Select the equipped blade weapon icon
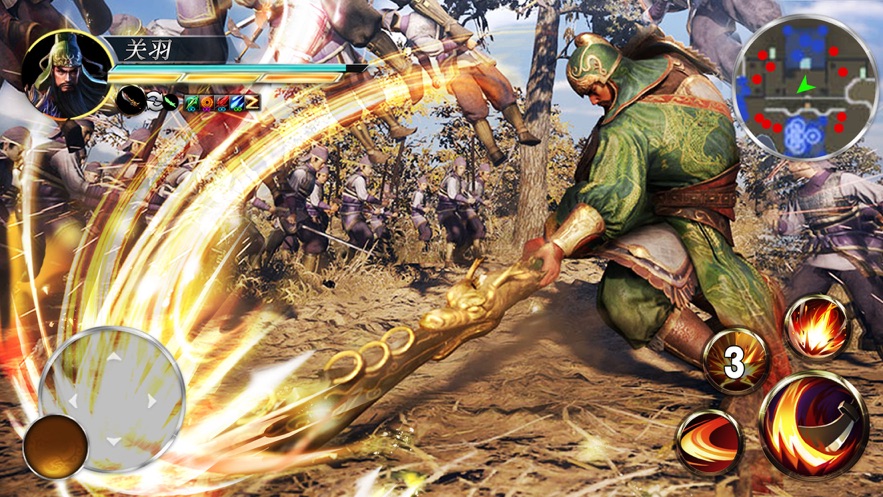The height and width of the screenshot is (497, 883). [131, 100]
